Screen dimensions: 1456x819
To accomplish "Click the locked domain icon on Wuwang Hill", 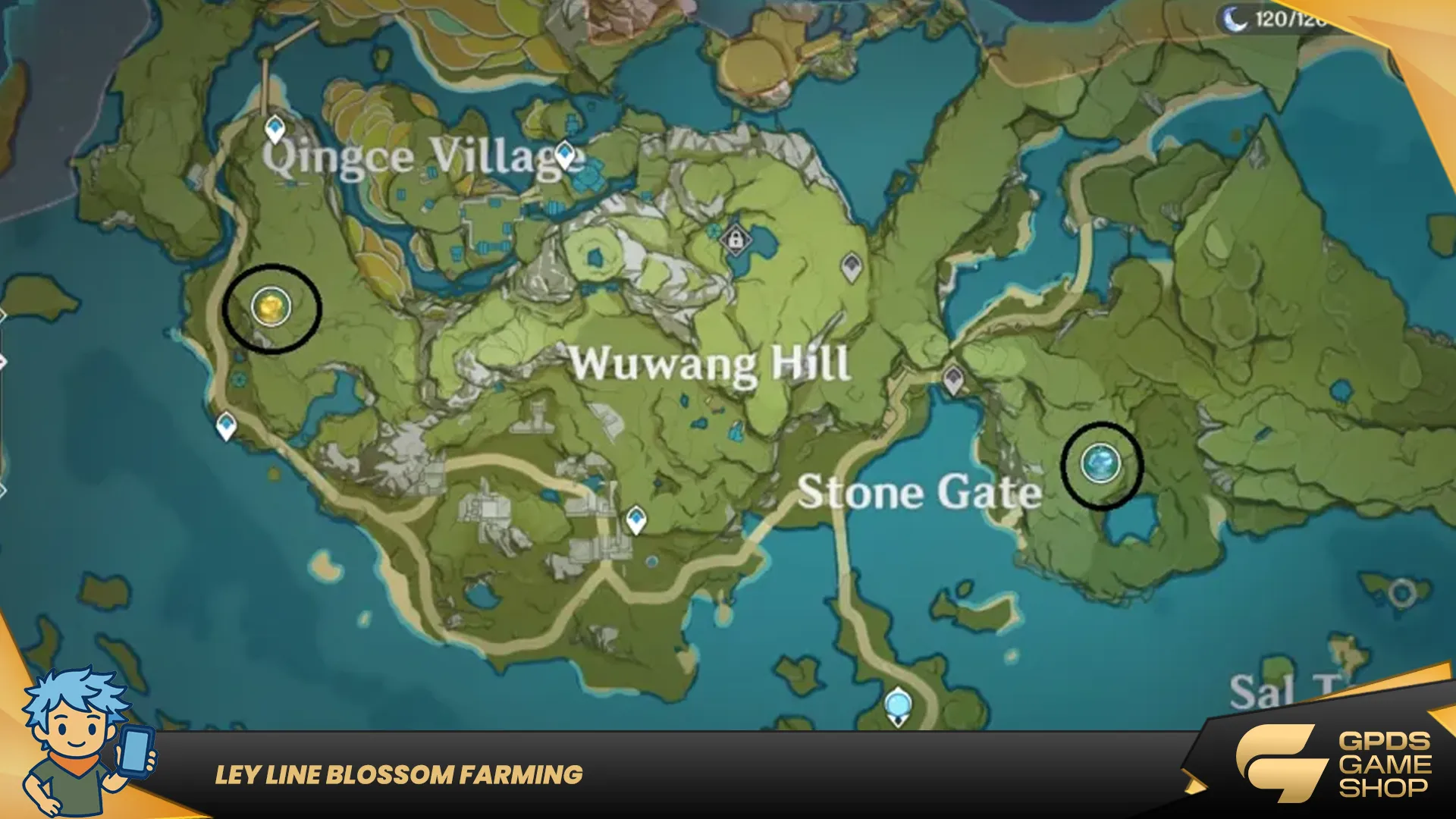I will (x=734, y=240).
